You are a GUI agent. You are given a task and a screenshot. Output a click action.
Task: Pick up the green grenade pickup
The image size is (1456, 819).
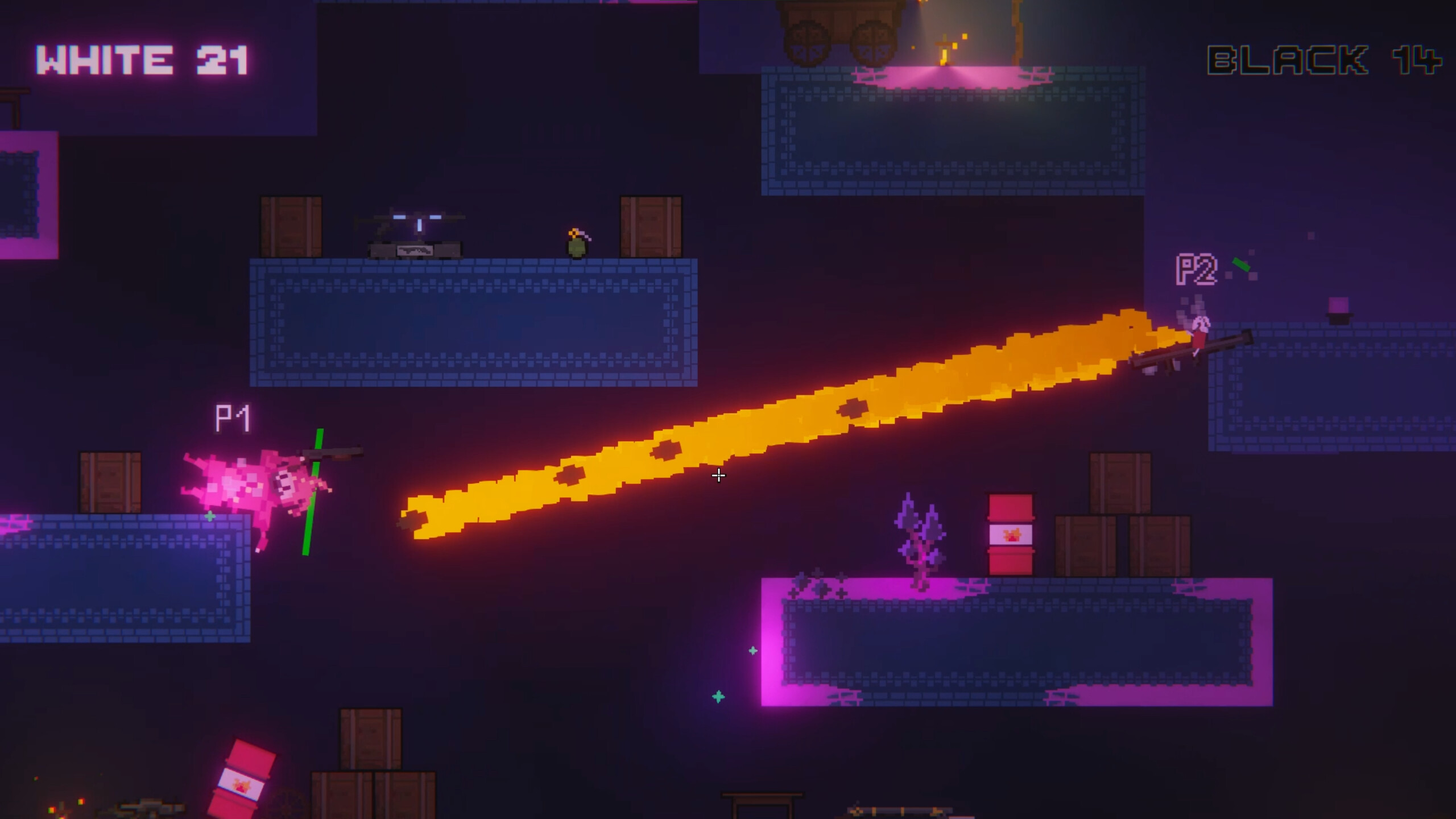point(577,247)
